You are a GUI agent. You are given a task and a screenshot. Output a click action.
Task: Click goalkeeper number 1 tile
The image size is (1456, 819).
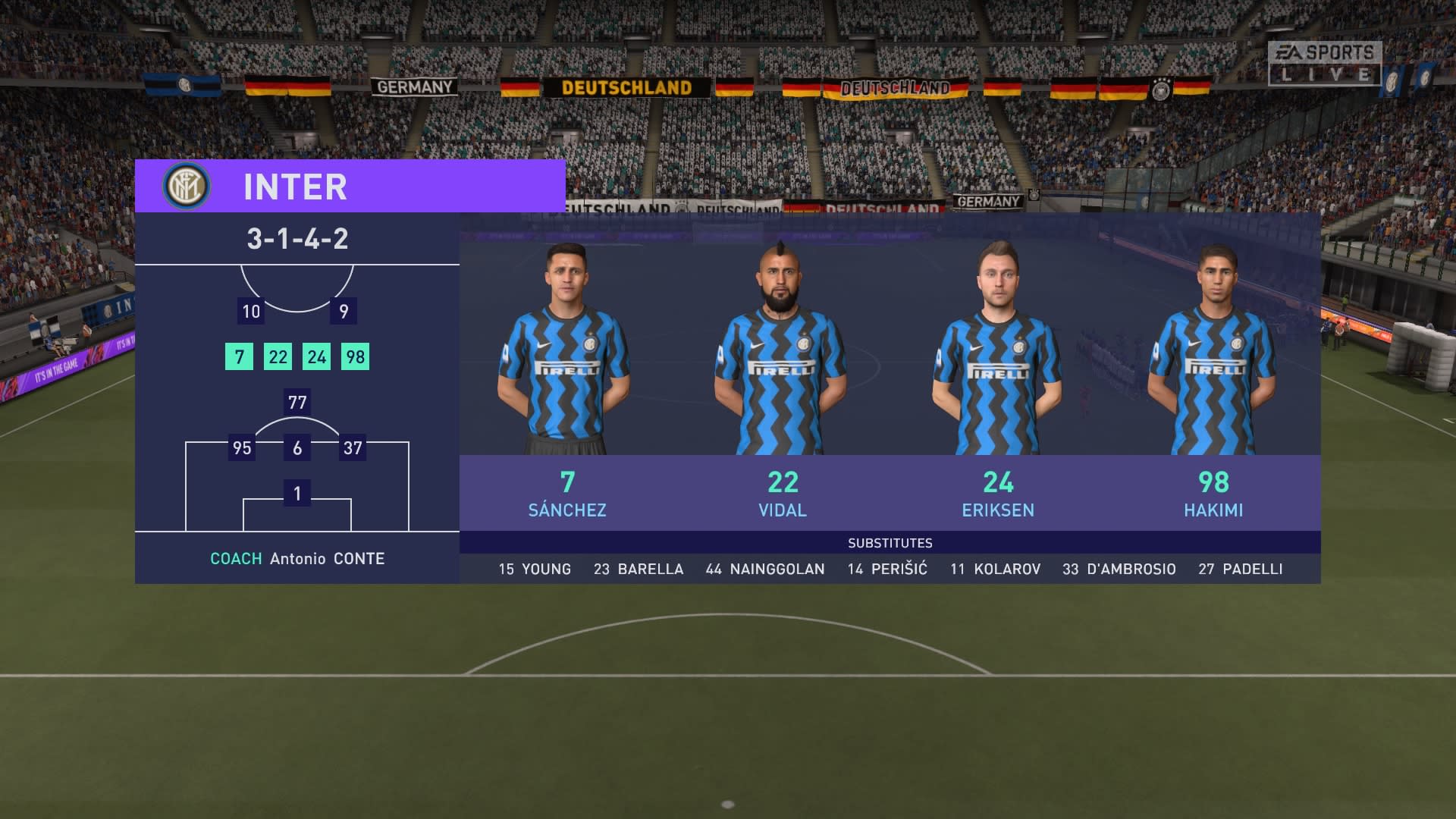click(x=297, y=494)
